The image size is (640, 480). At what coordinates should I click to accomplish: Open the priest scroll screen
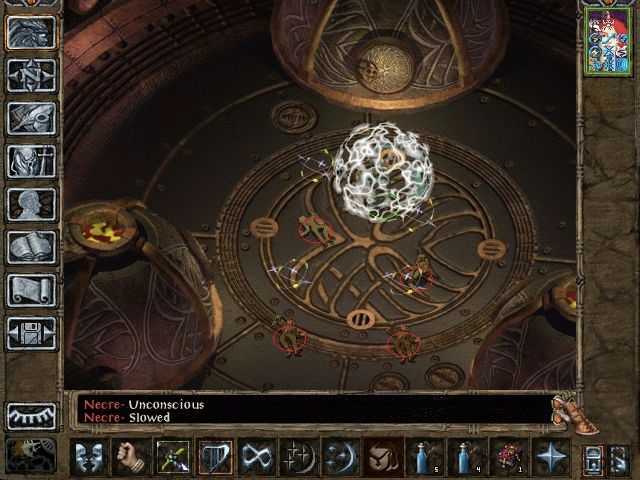pos(31,290)
